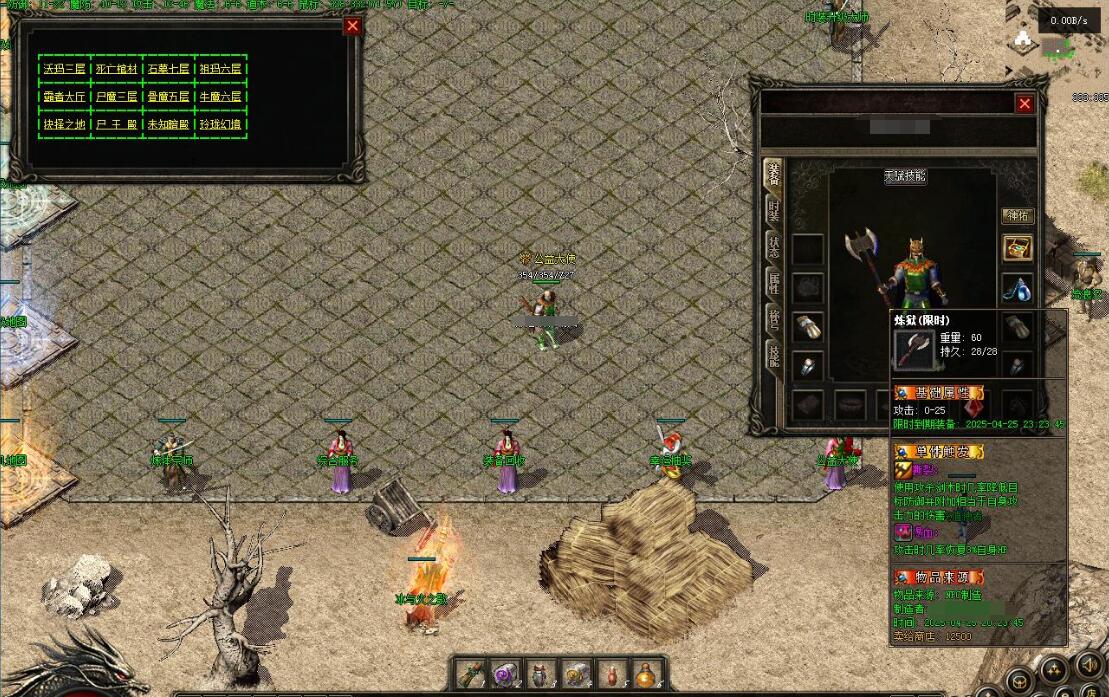Screen dimensions: 1109x697
Task: Click the 神佑 button
Action: click(x=1017, y=216)
